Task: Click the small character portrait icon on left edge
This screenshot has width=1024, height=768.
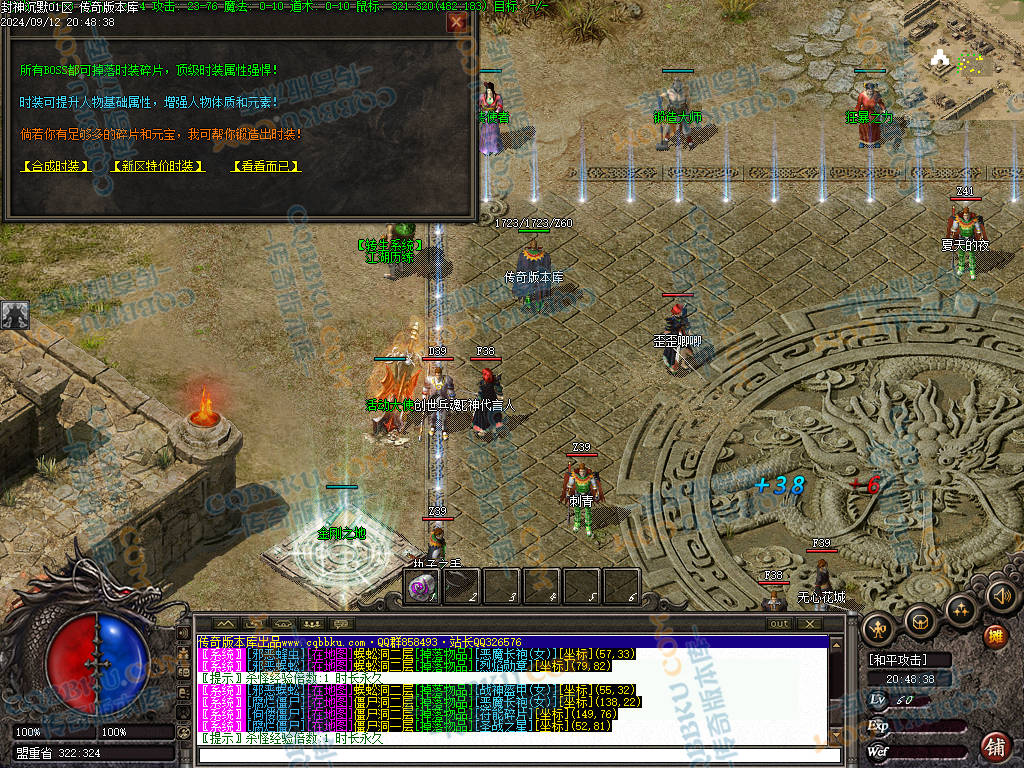Action: 15,315
